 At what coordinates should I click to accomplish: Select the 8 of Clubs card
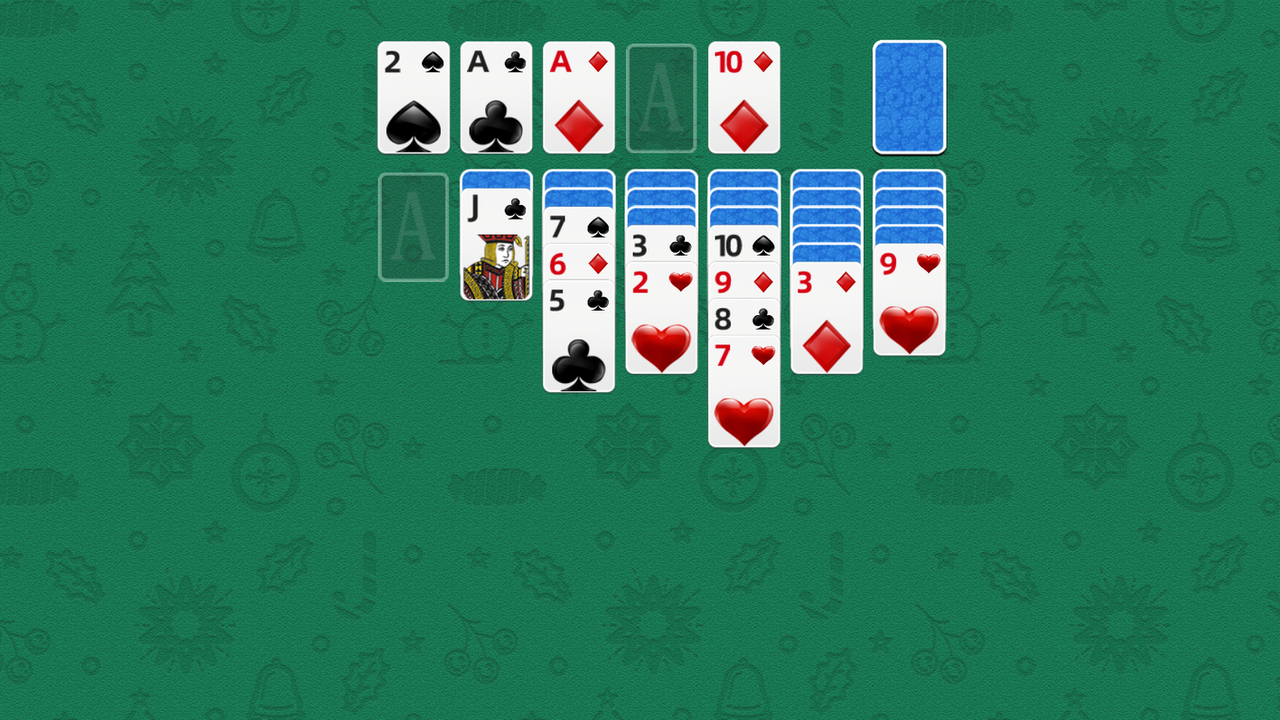pos(744,319)
